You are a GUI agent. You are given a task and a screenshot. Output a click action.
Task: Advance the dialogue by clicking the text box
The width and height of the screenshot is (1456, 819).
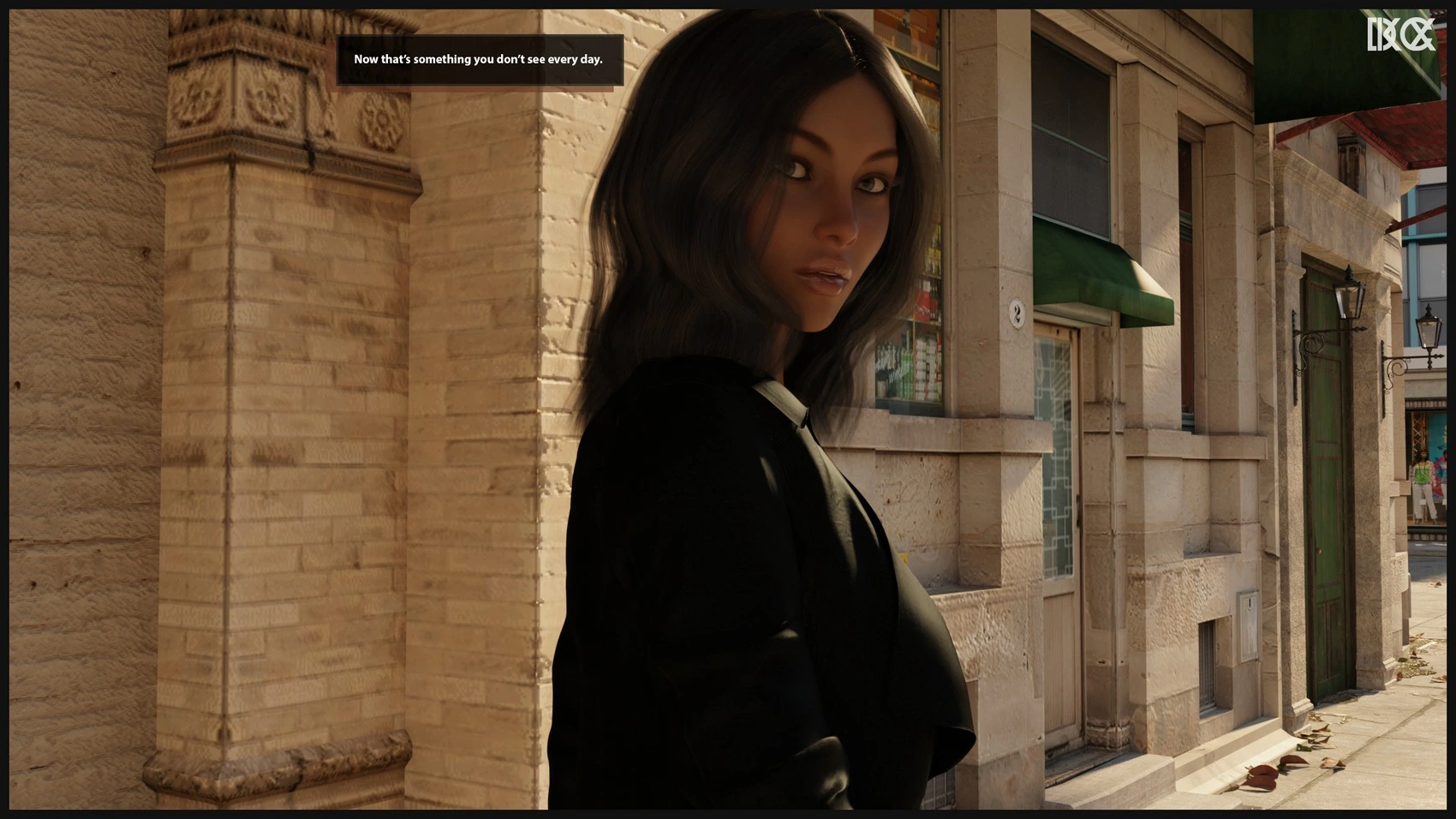point(479,60)
